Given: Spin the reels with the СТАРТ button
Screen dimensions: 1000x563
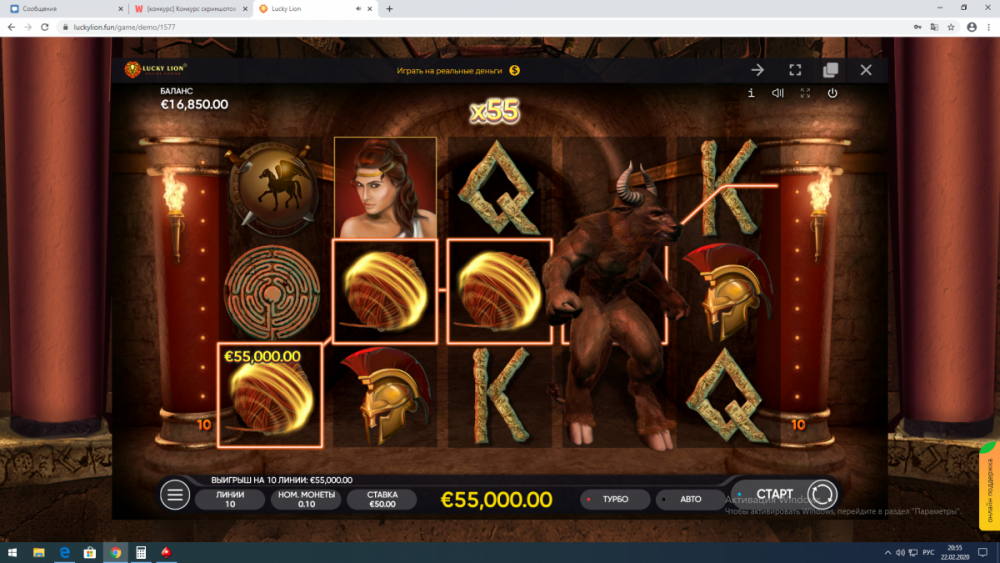Looking at the screenshot, I should (776, 494).
